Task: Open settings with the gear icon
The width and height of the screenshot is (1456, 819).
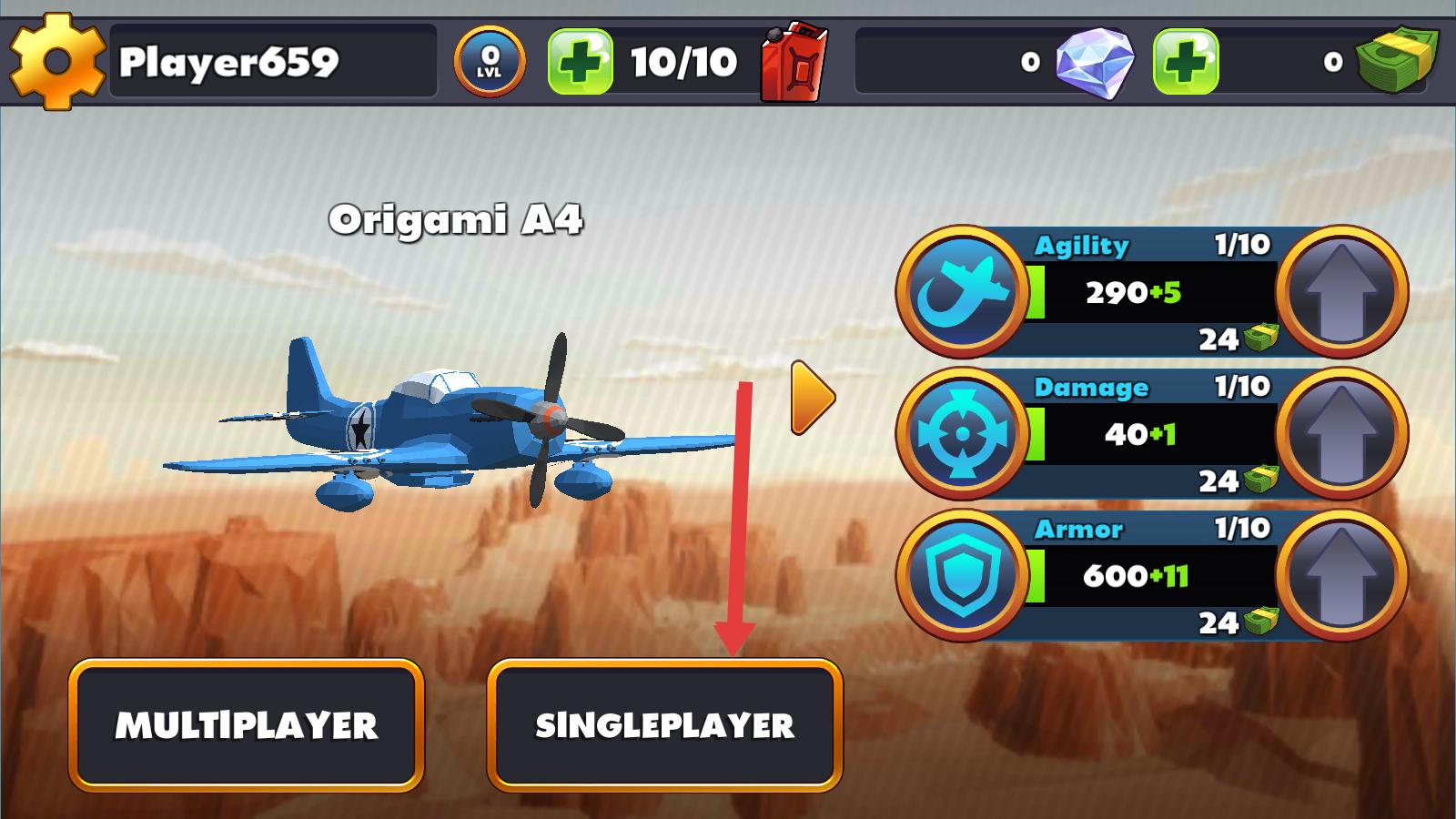Action: click(x=55, y=62)
